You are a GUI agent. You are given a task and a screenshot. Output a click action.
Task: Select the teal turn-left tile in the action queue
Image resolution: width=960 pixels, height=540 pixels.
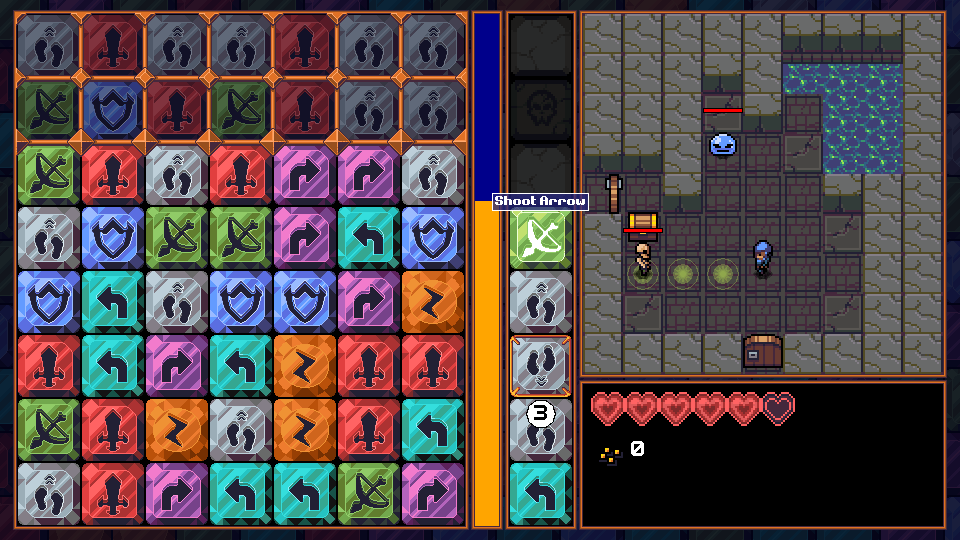click(x=540, y=494)
